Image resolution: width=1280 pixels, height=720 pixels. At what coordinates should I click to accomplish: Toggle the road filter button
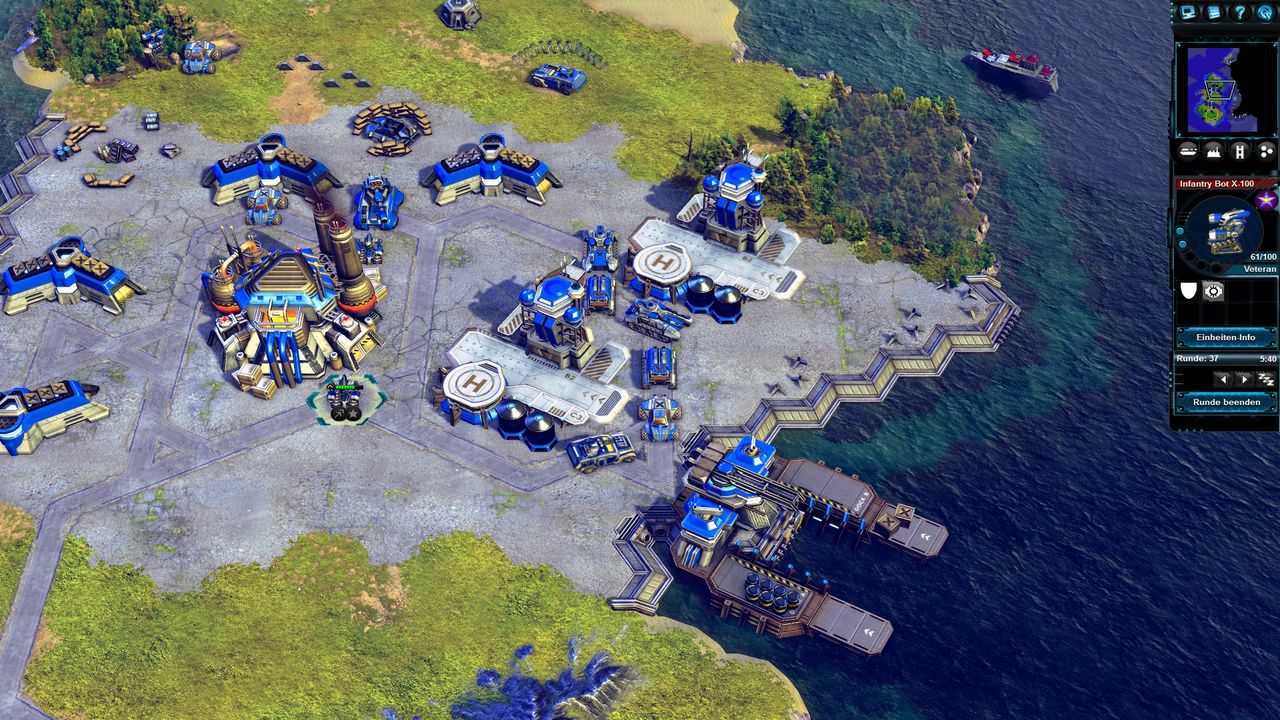[1240, 151]
